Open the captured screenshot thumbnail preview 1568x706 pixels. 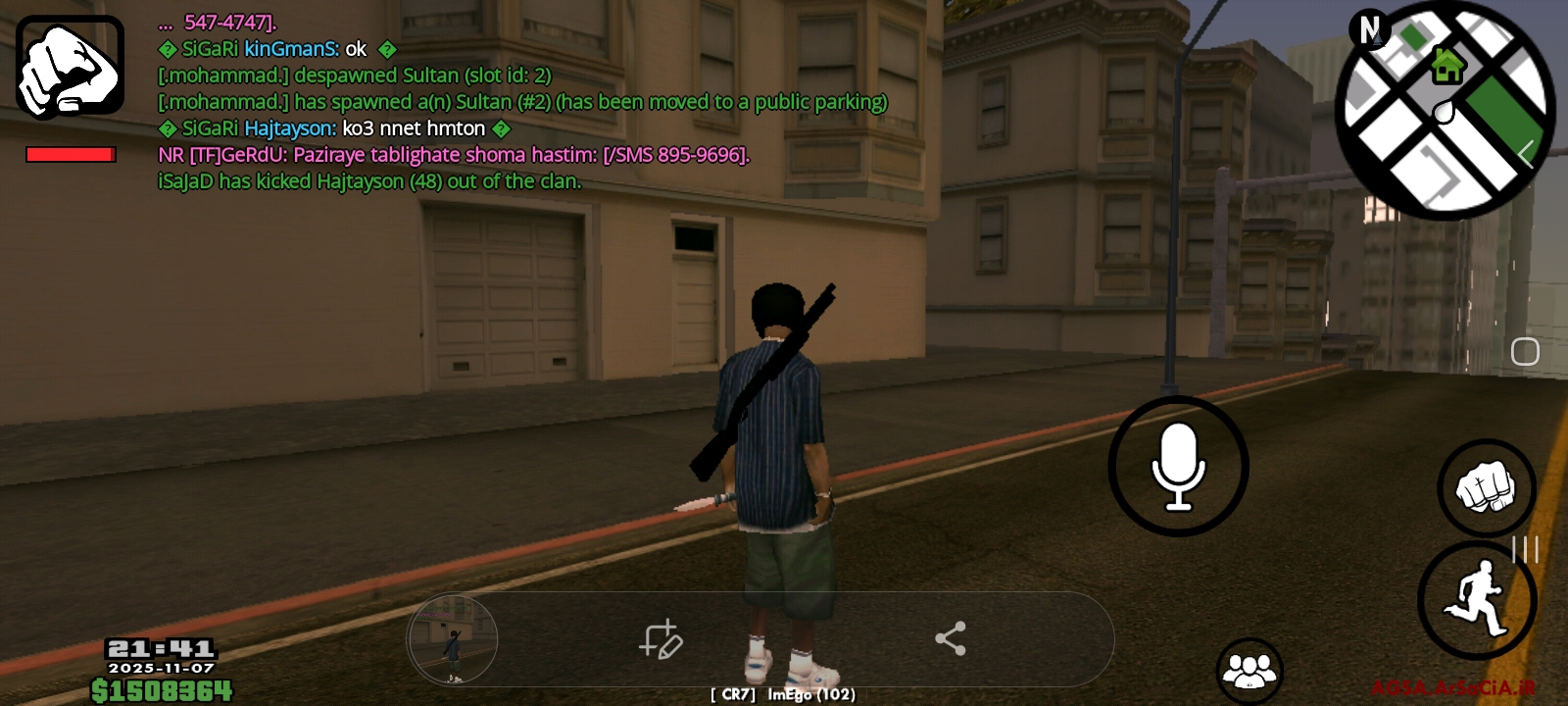453,639
